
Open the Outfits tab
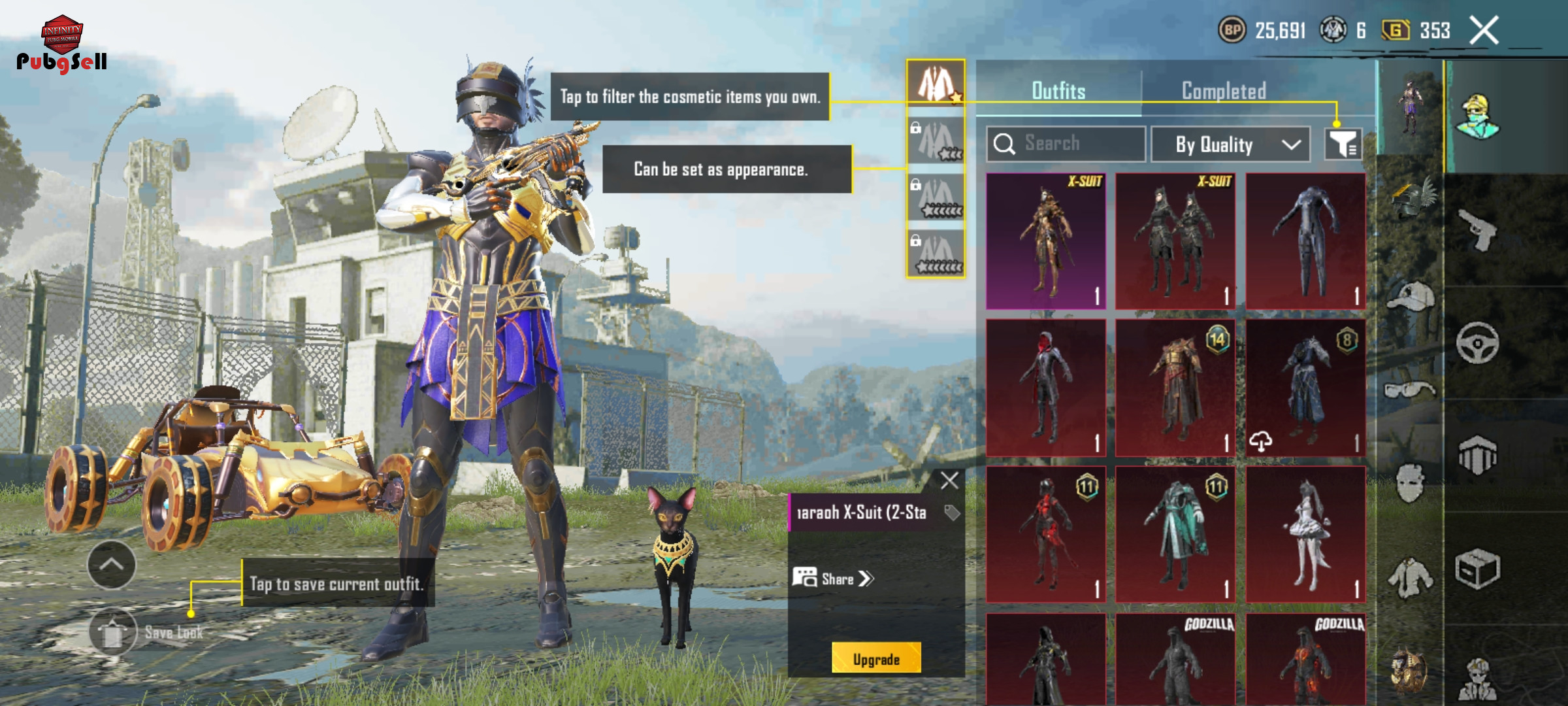[1058, 91]
